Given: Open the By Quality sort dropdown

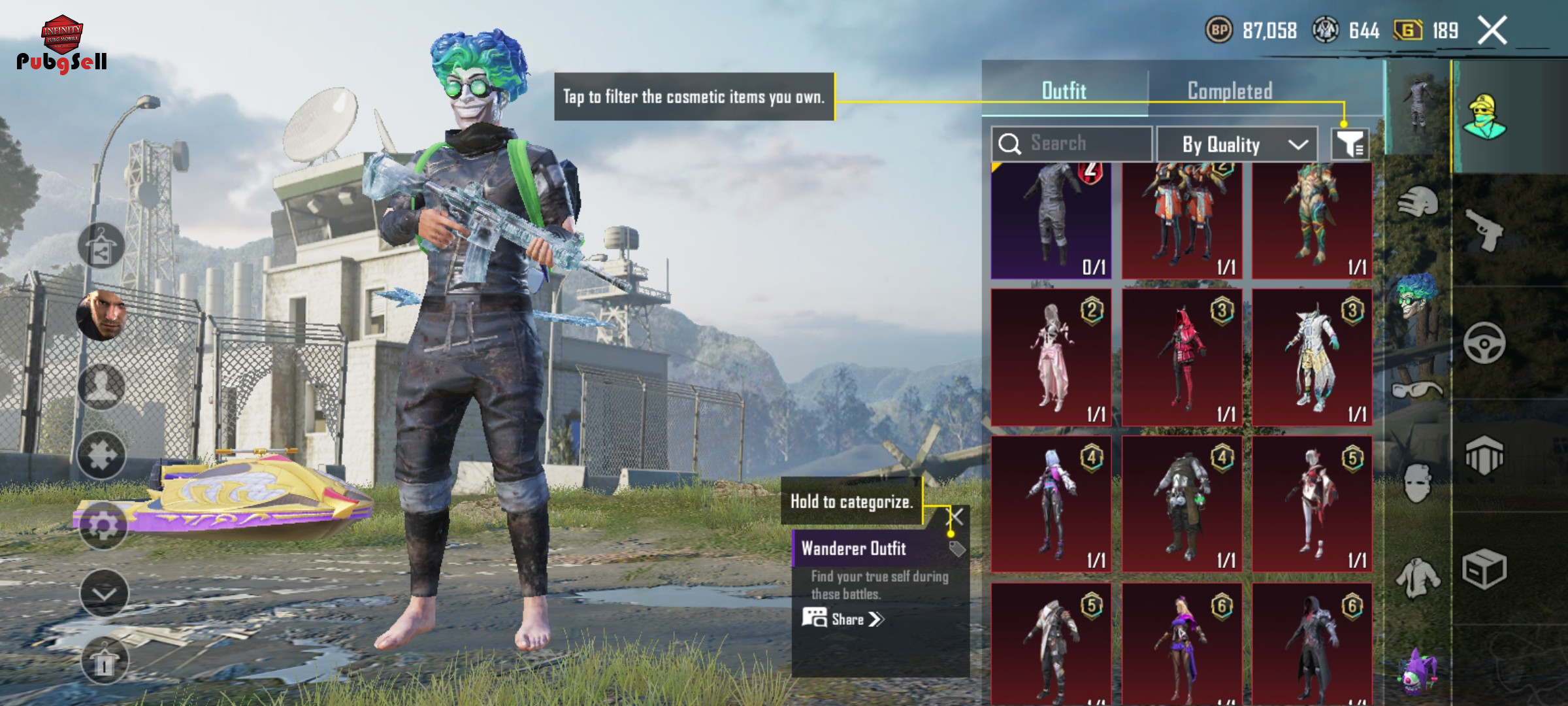Looking at the screenshot, I should 1237,144.
